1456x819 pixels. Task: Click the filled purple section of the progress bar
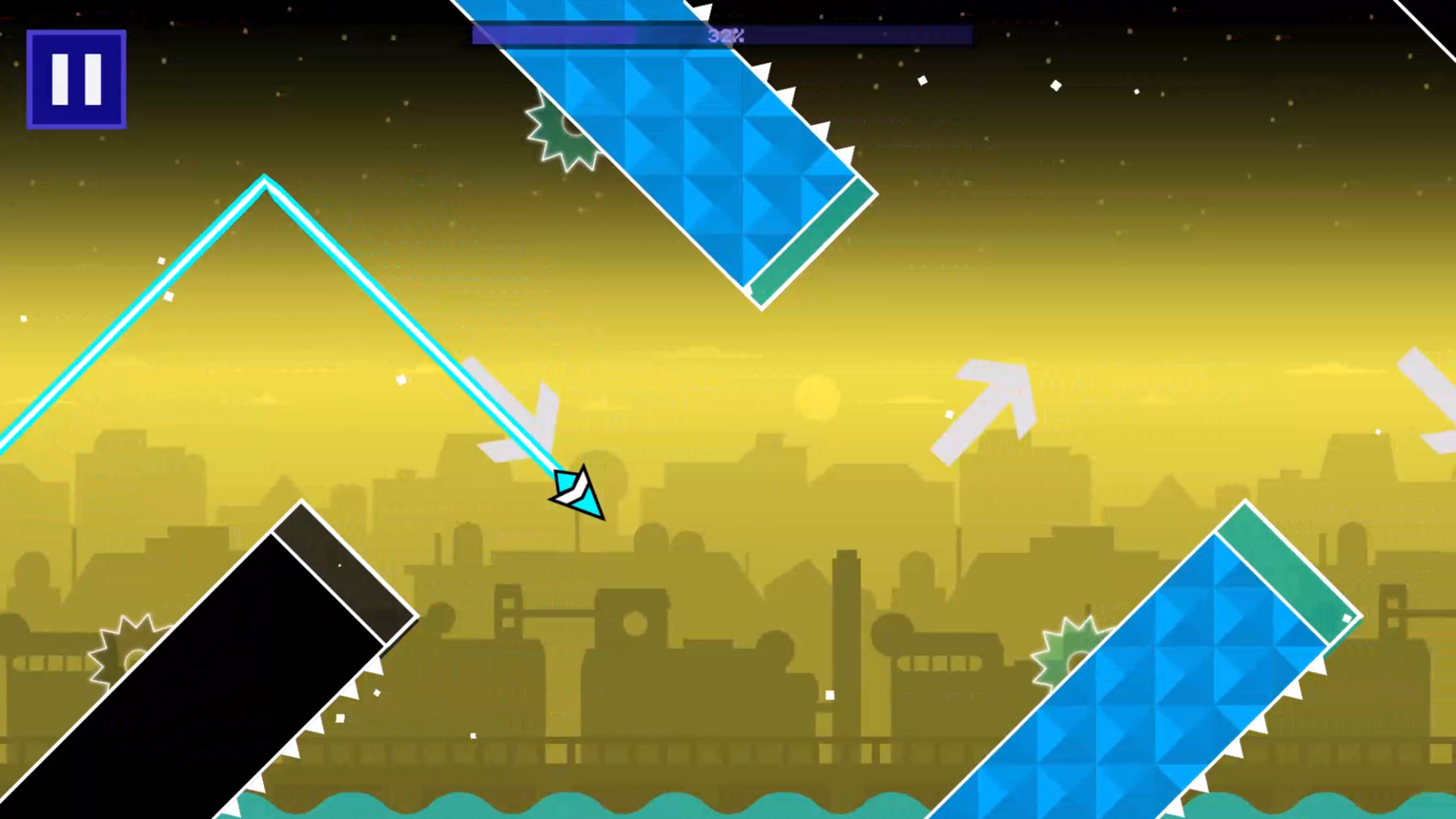pyautogui.click(x=554, y=35)
